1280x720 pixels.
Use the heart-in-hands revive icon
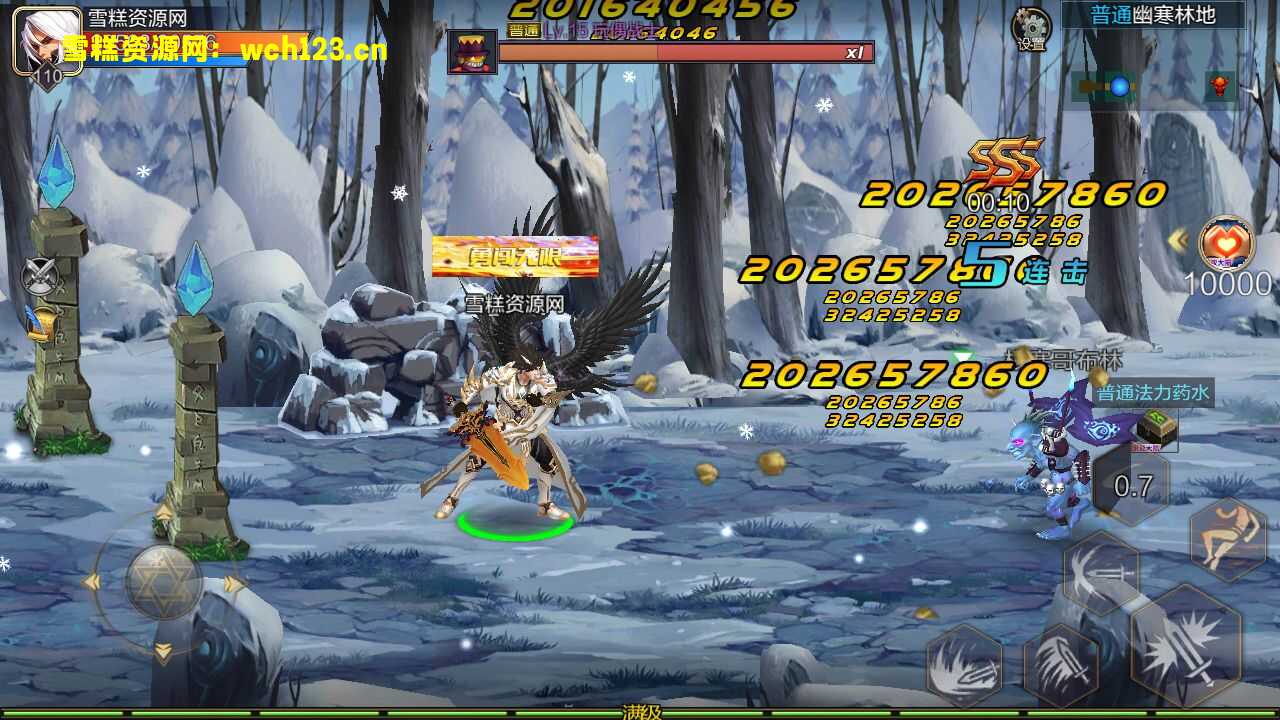[1226, 244]
